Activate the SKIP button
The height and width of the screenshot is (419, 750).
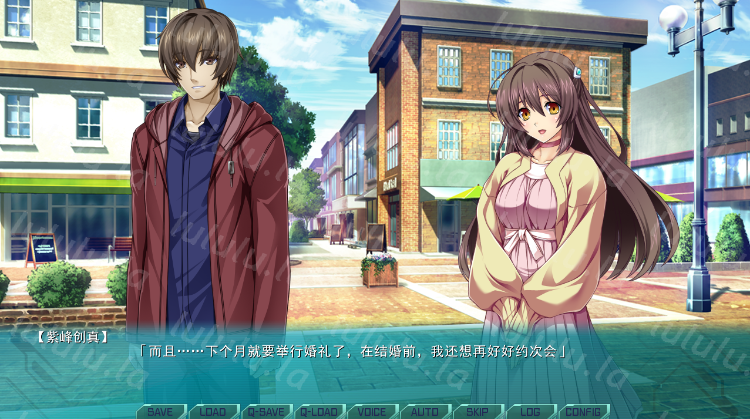(x=477, y=411)
